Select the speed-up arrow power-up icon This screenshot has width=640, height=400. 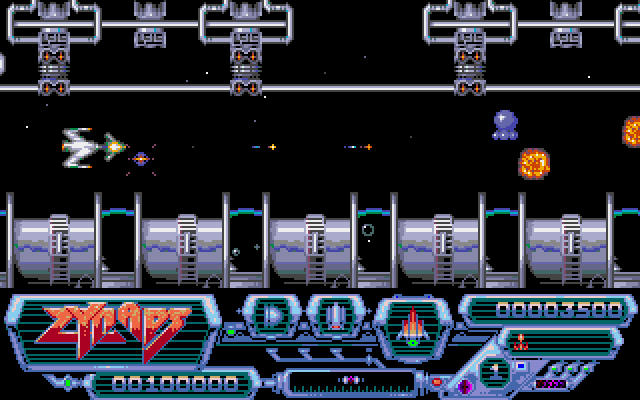273,318
